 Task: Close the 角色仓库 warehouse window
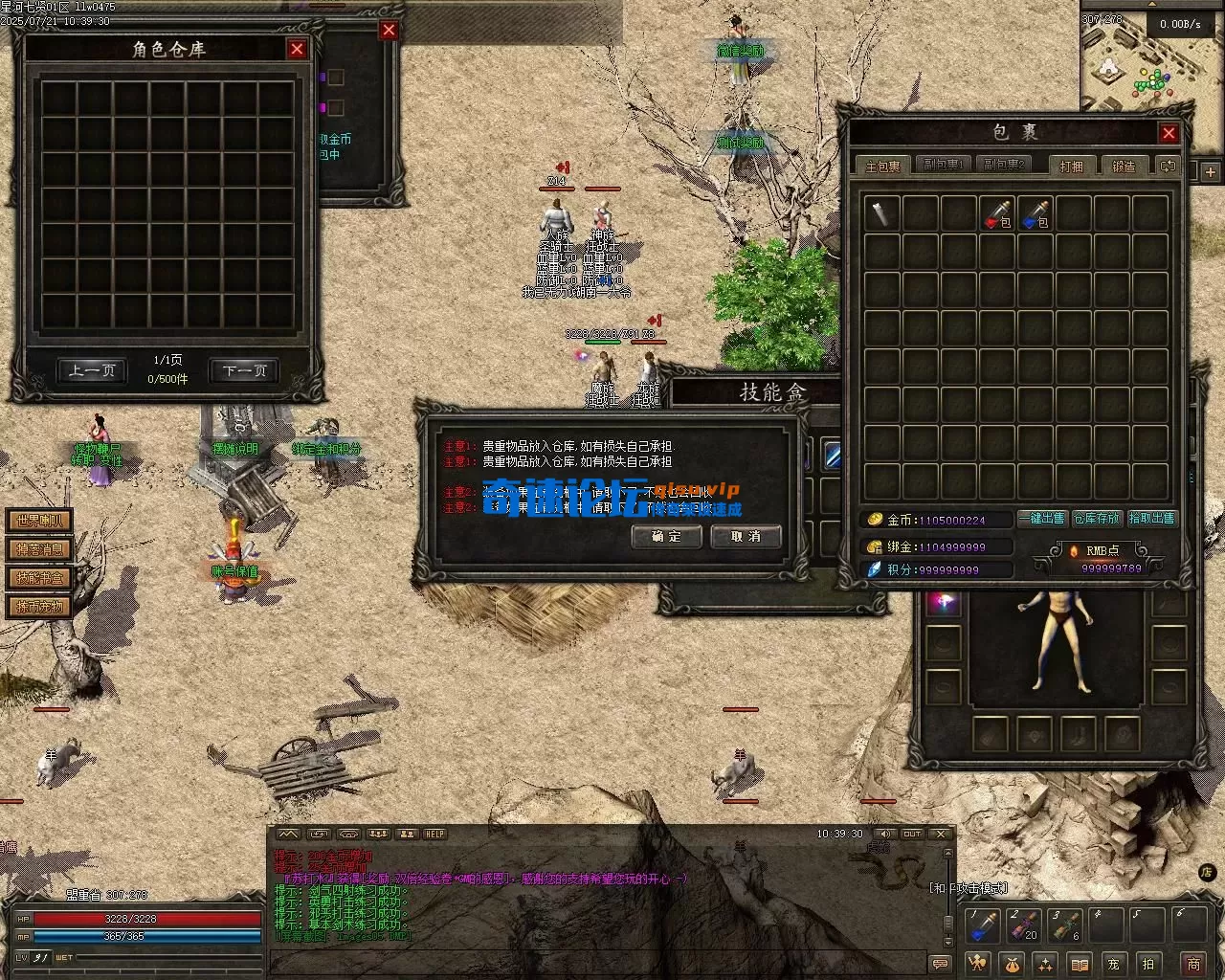pos(297,49)
